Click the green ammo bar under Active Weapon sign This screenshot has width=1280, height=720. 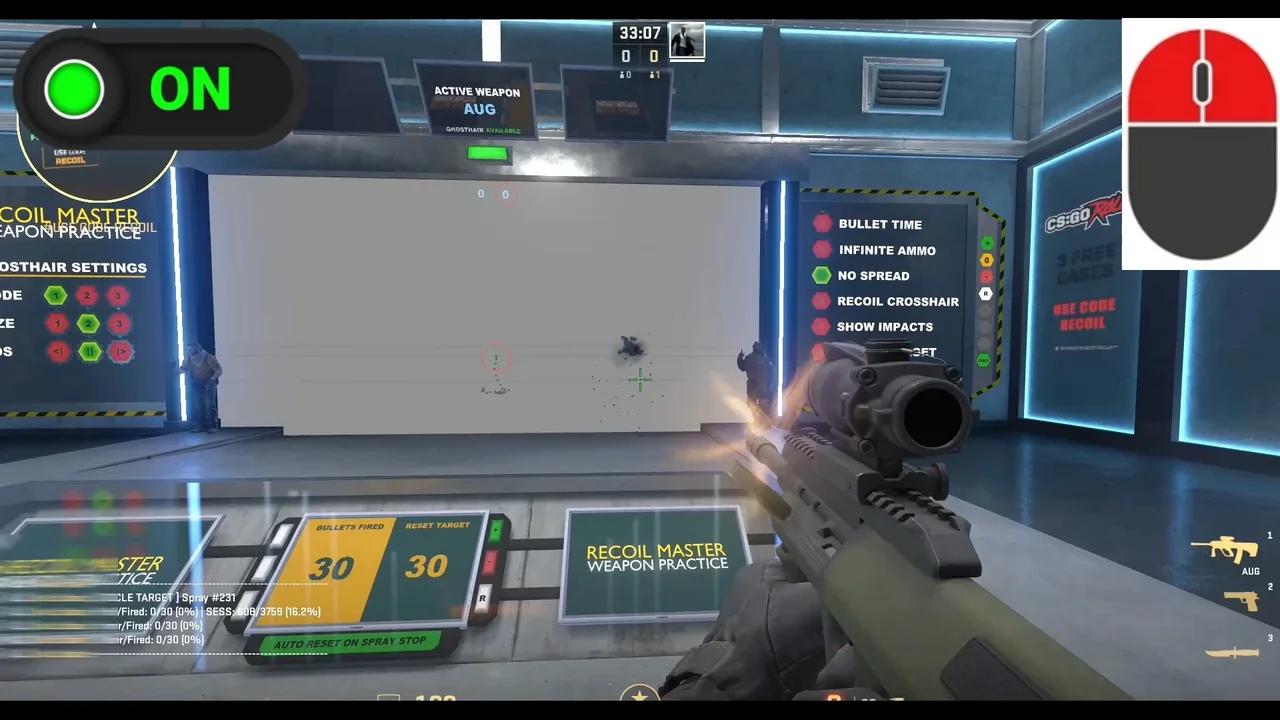[x=487, y=153]
